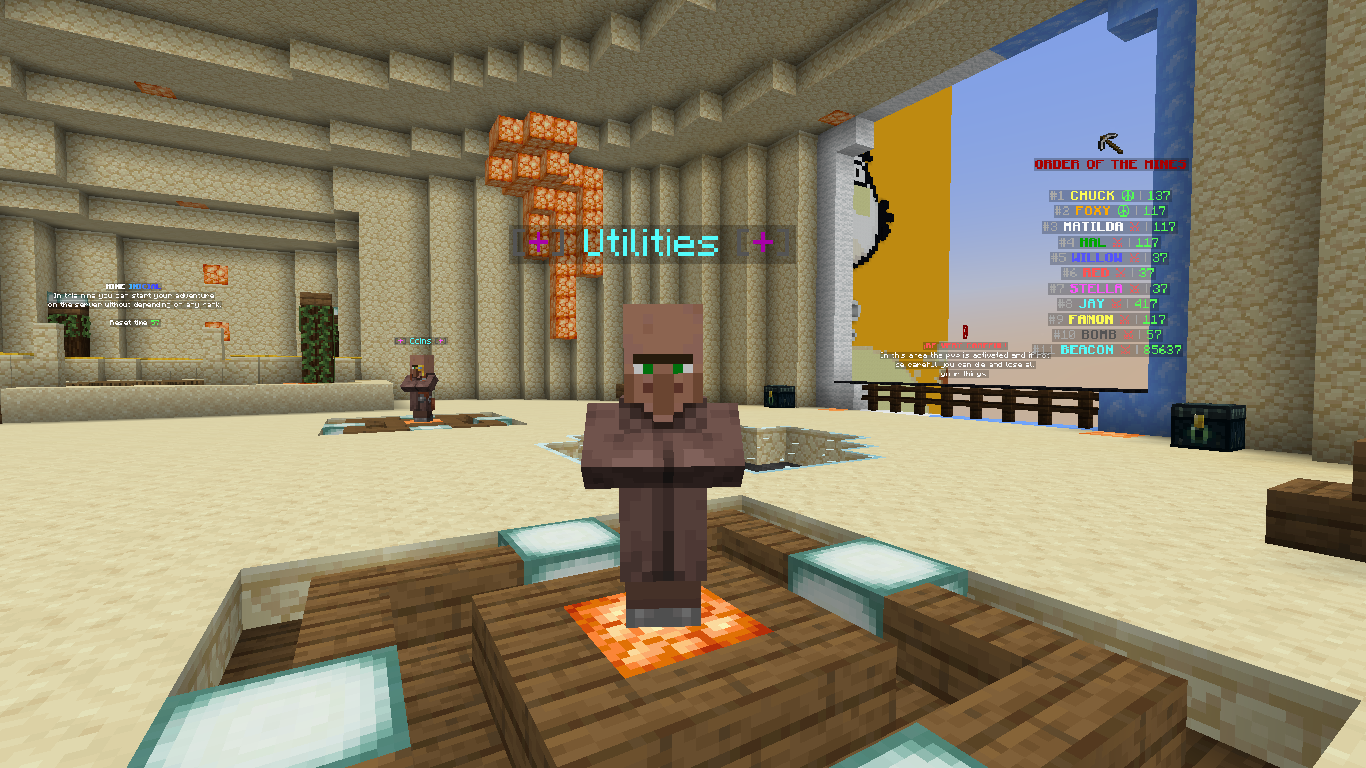This screenshot has width=1366, height=768.
Task: Select the MINE INICIAL title hologram
Action: tap(132, 286)
